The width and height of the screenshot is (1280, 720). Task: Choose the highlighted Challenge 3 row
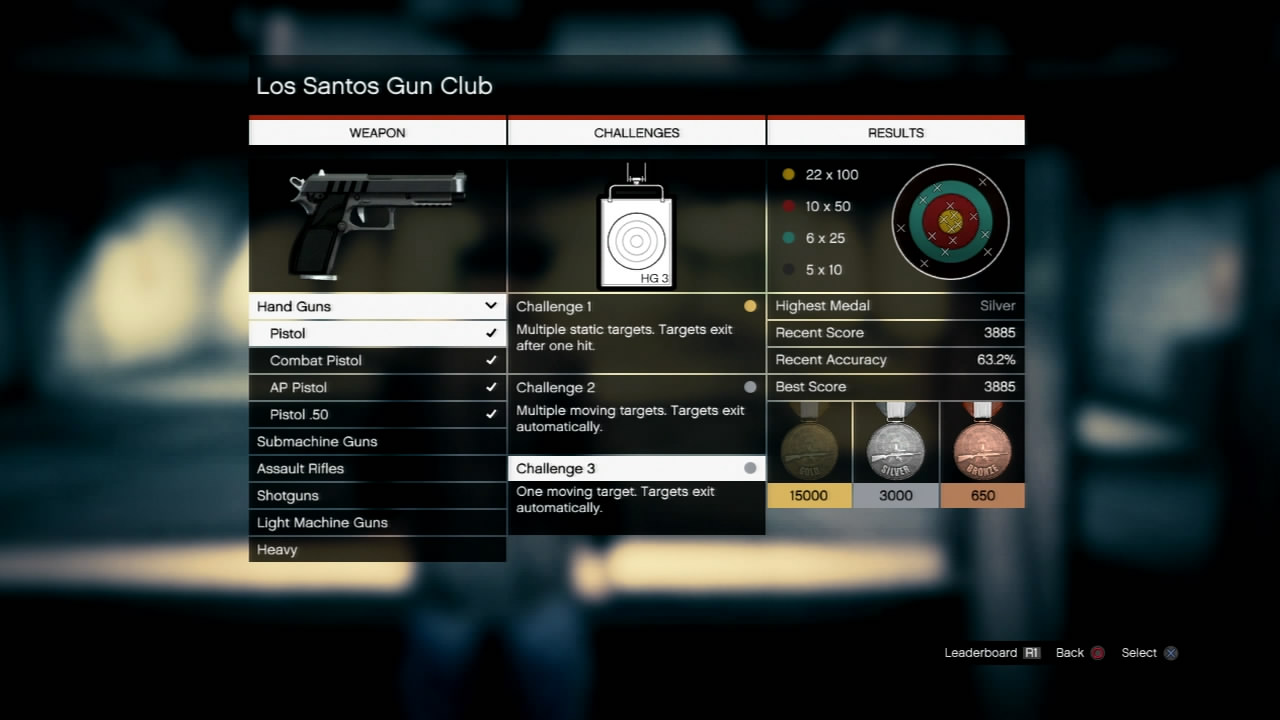coord(636,468)
